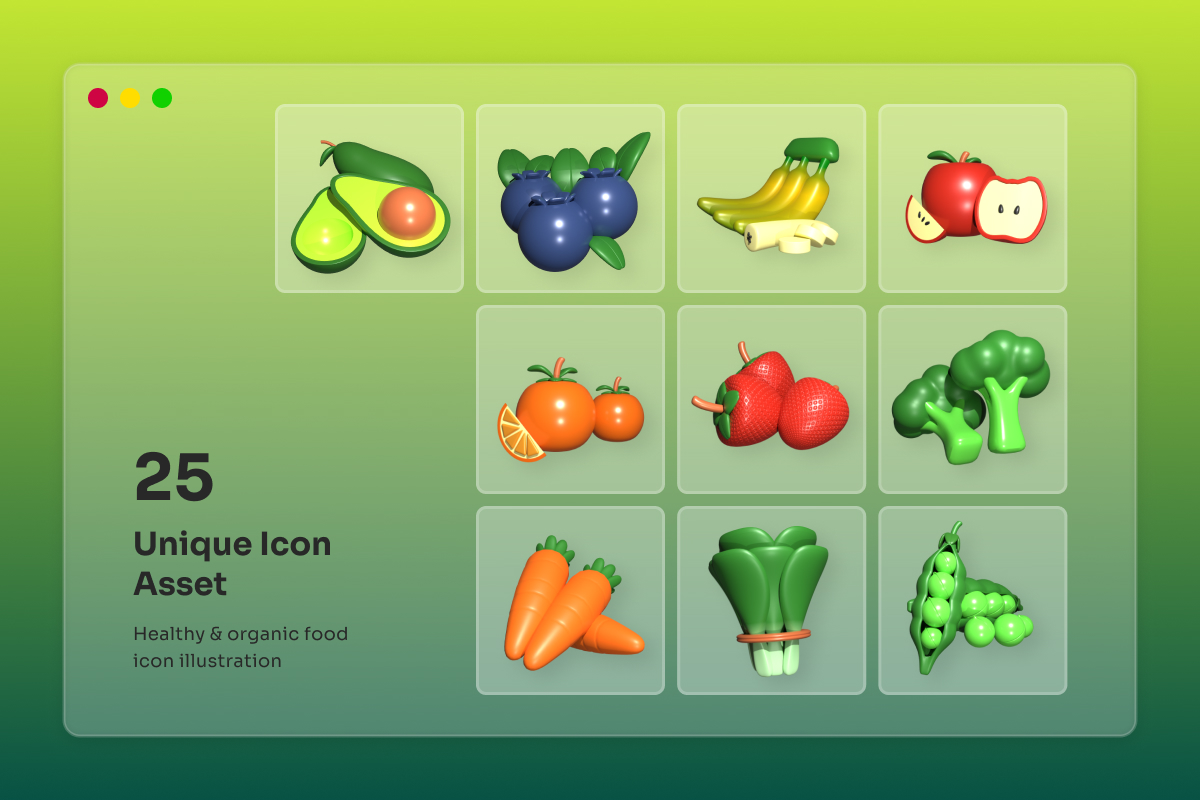Select the avocado icon tile
This screenshot has height=800, width=1200.
tap(369, 198)
